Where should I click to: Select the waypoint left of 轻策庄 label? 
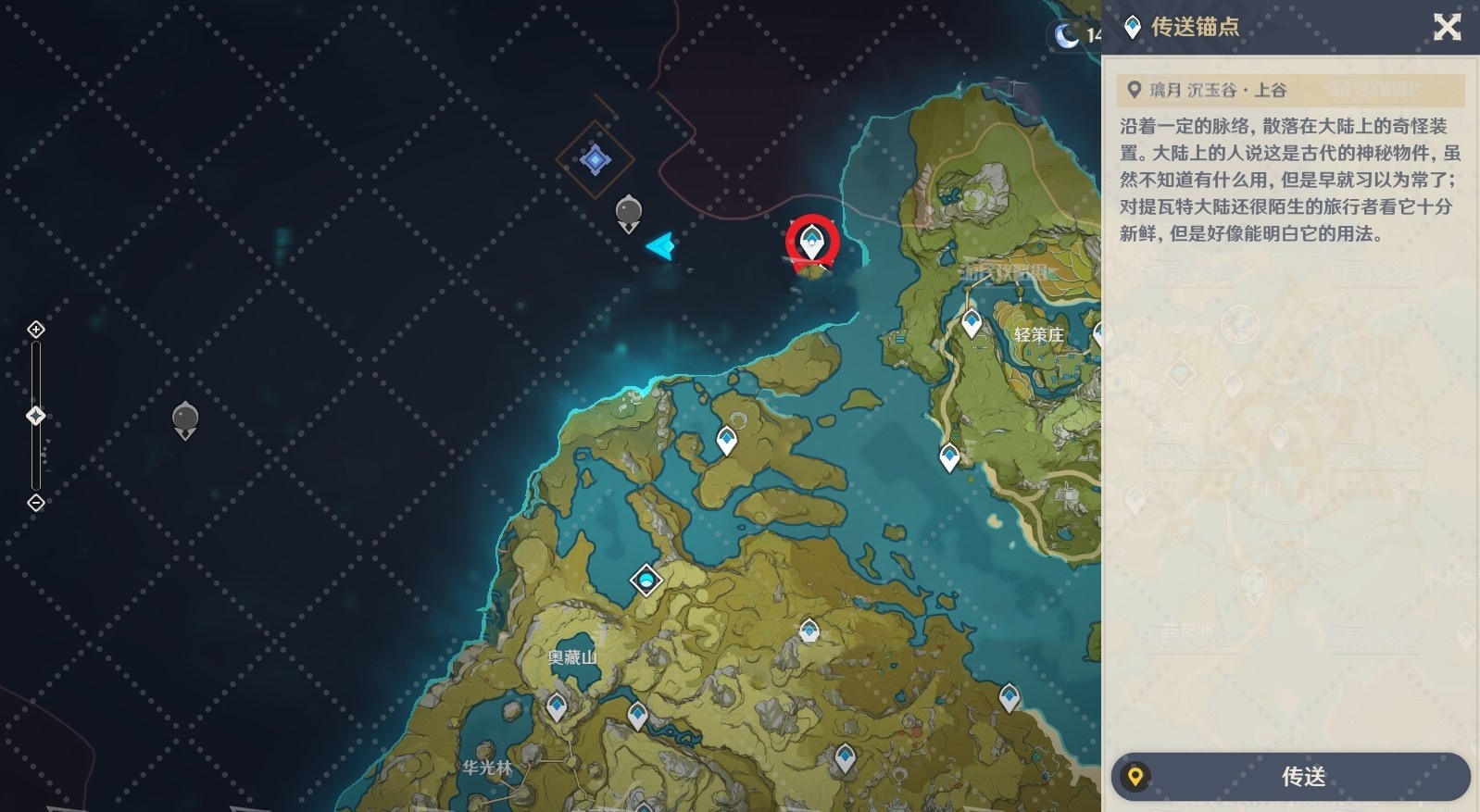click(x=971, y=322)
